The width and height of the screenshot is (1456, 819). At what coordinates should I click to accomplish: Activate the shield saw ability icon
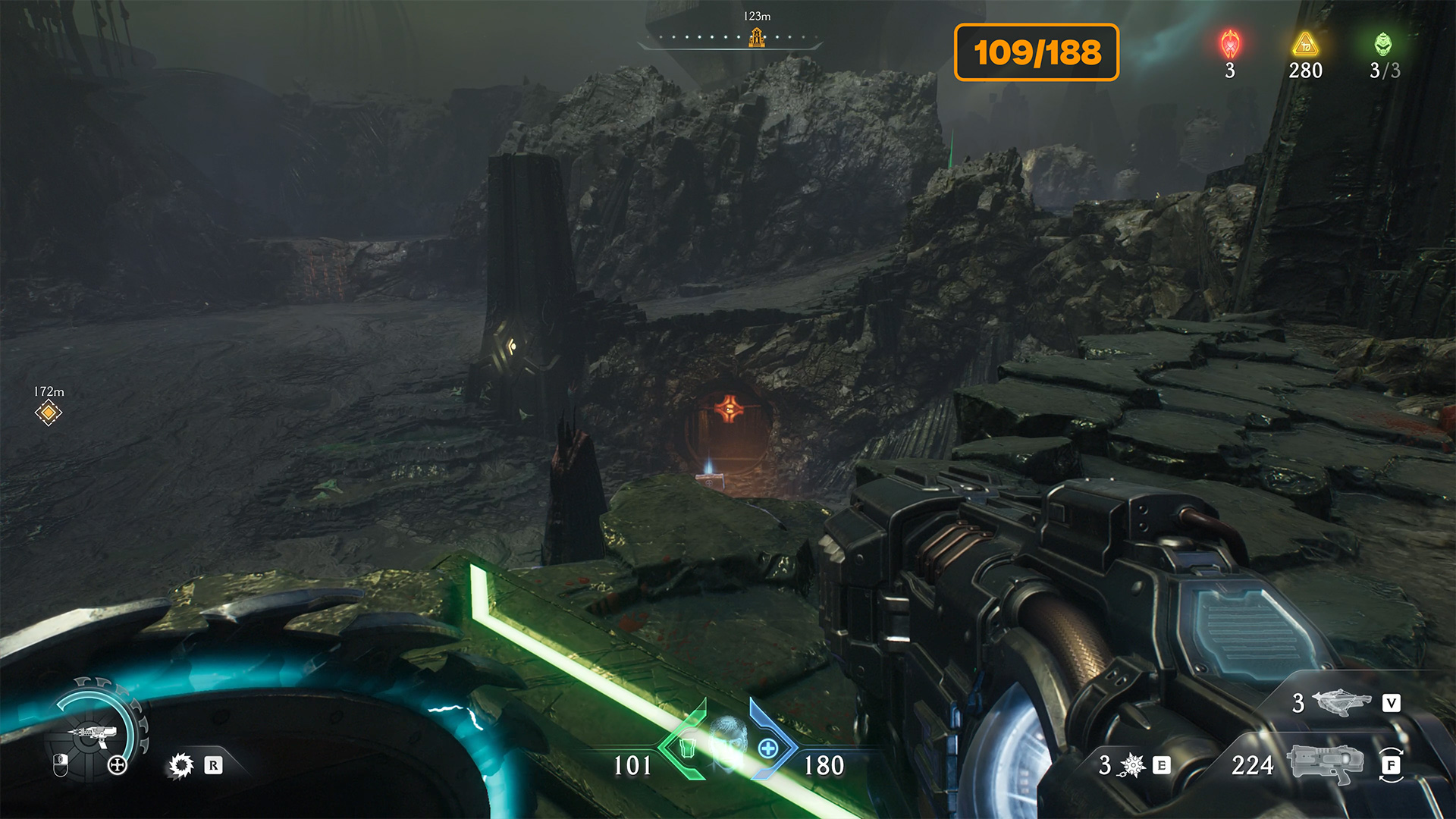(181, 765)
